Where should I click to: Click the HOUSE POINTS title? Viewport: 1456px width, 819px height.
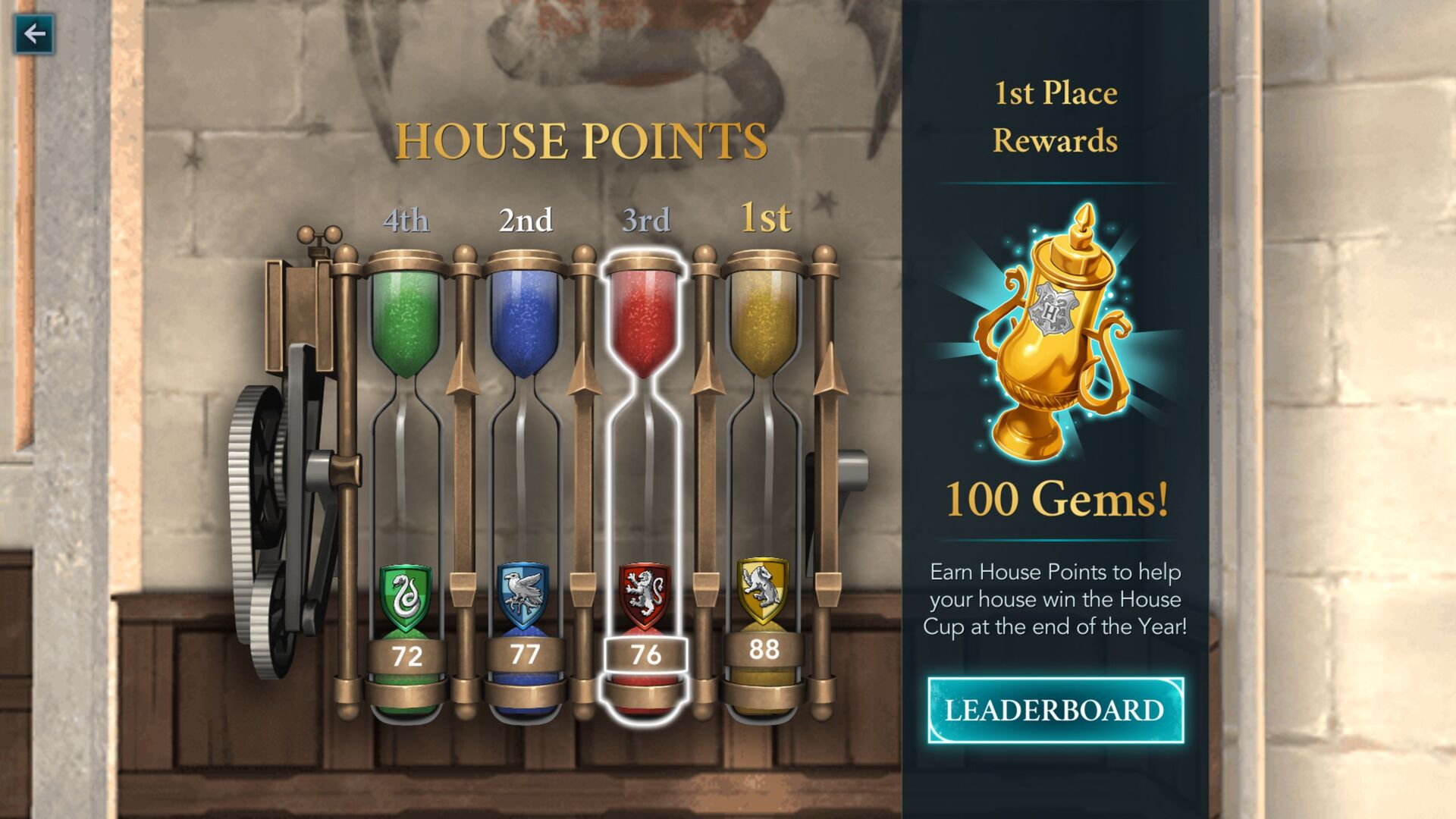click(581, 140)
